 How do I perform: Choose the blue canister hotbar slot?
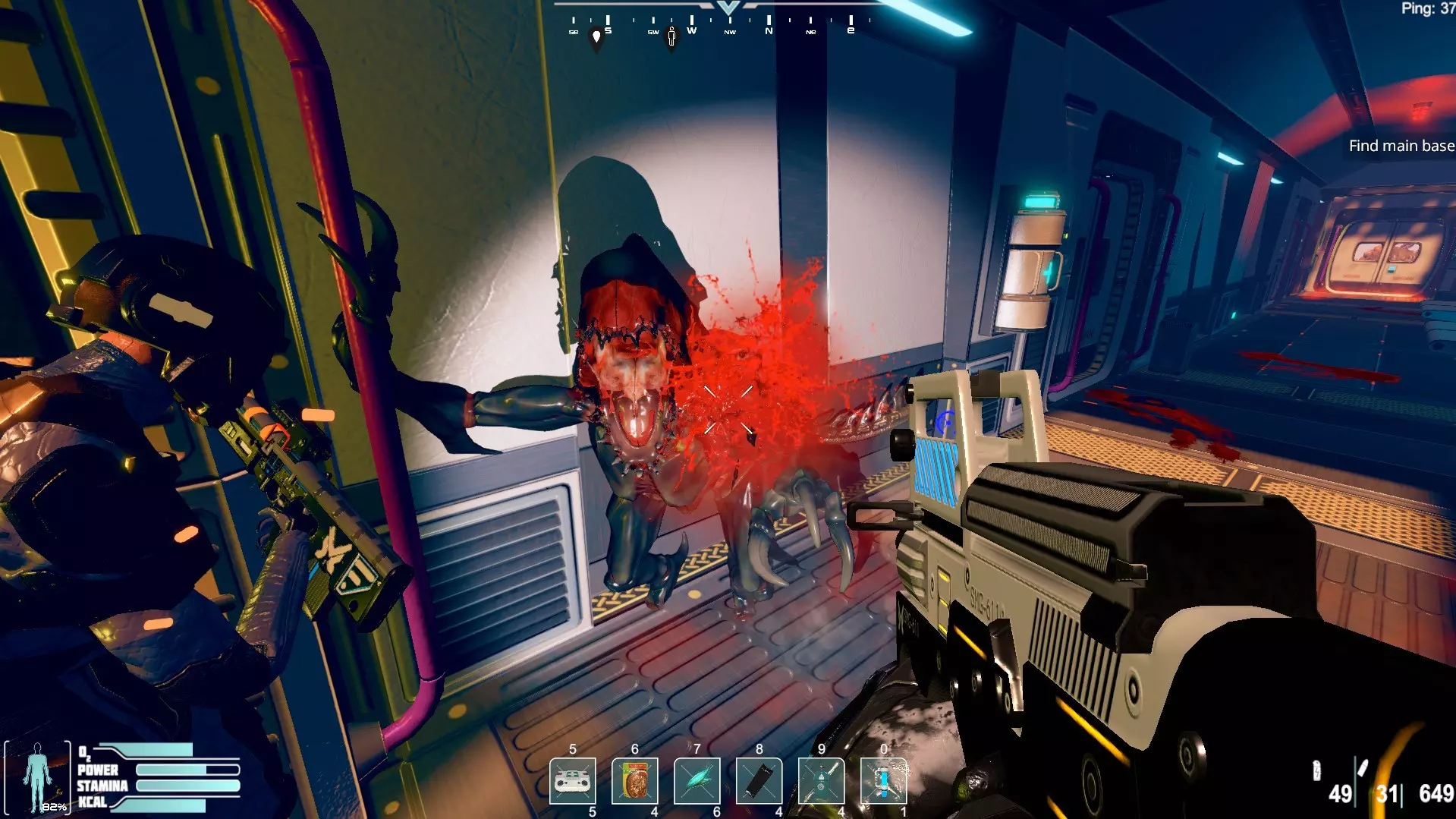pyautogui.click(x=883, y=780)
